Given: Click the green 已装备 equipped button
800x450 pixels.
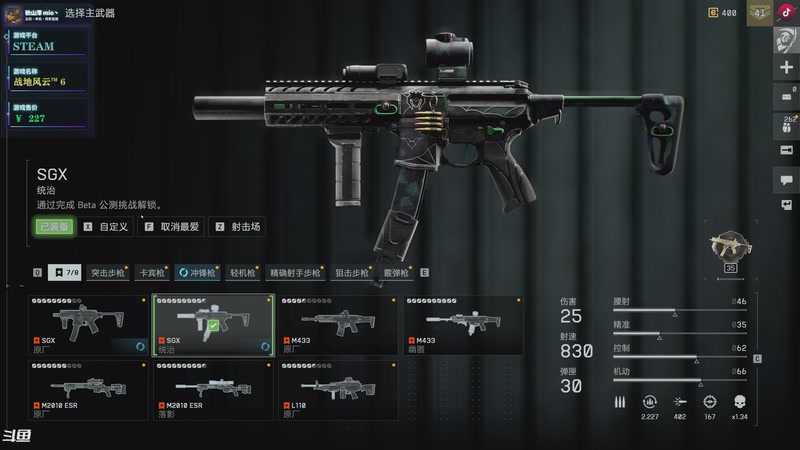Looking at the screenshot, I should [x=53, y=227].
